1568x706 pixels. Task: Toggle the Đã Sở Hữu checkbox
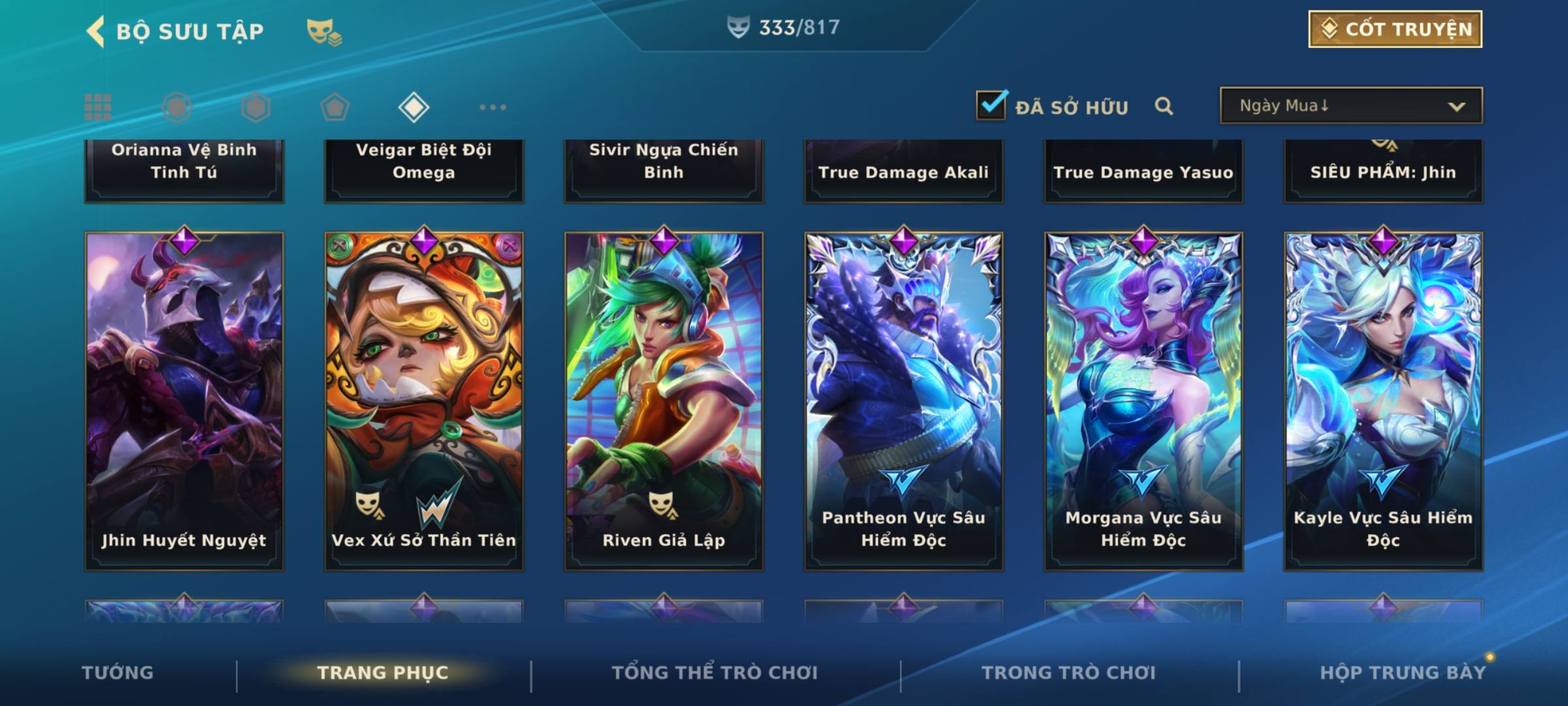[x=990, y=105]
